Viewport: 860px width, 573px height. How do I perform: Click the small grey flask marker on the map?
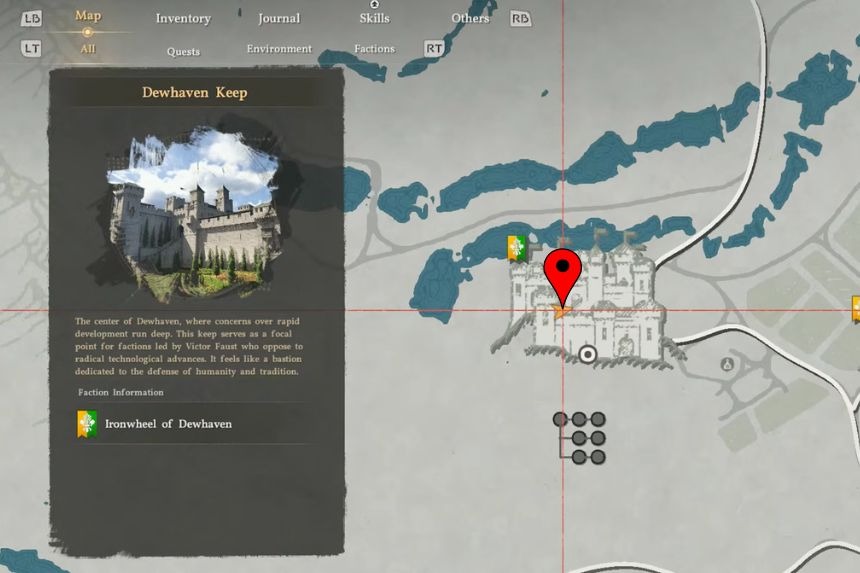727,365
